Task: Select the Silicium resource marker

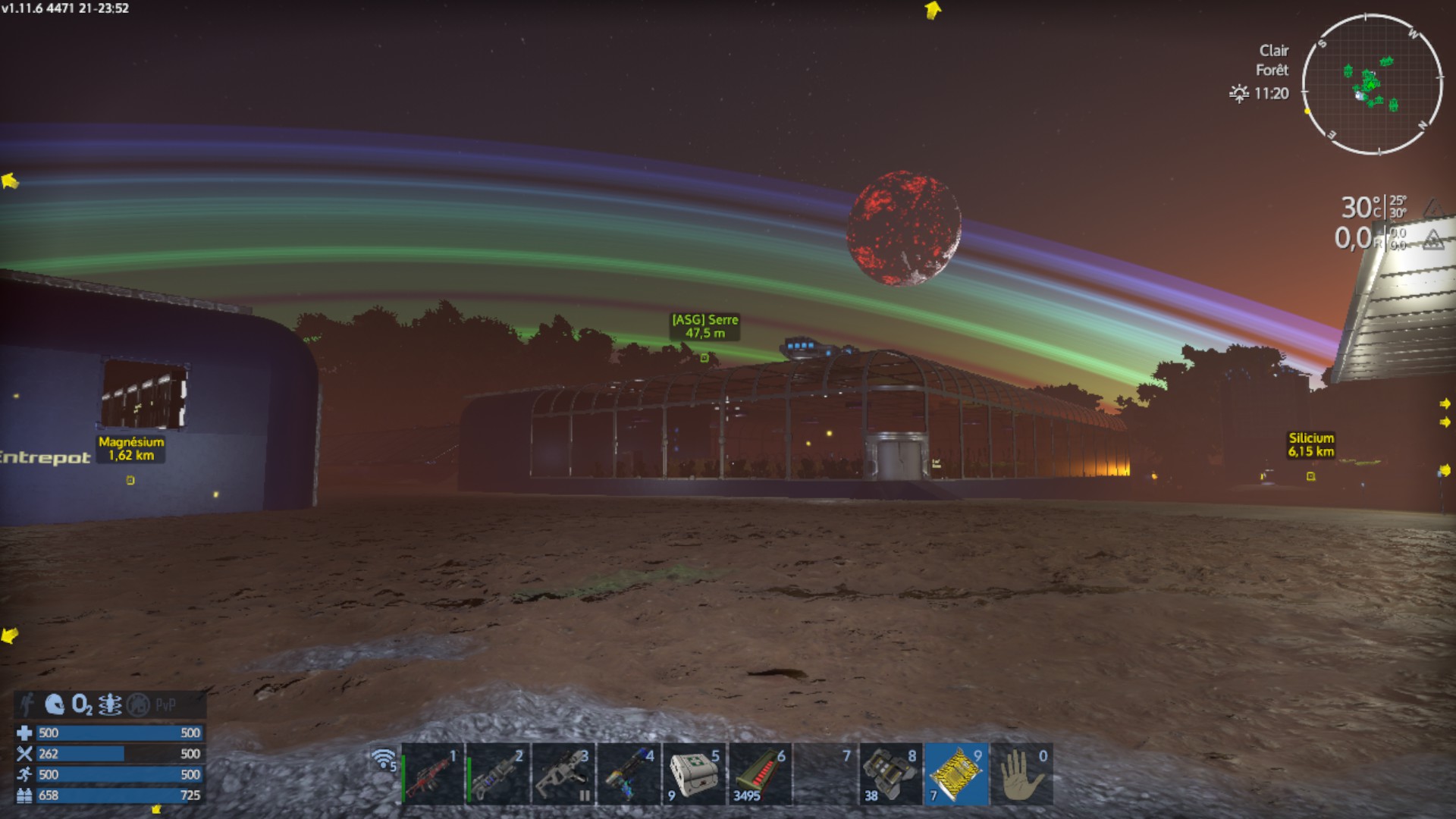Action: tap(1310, 476)
